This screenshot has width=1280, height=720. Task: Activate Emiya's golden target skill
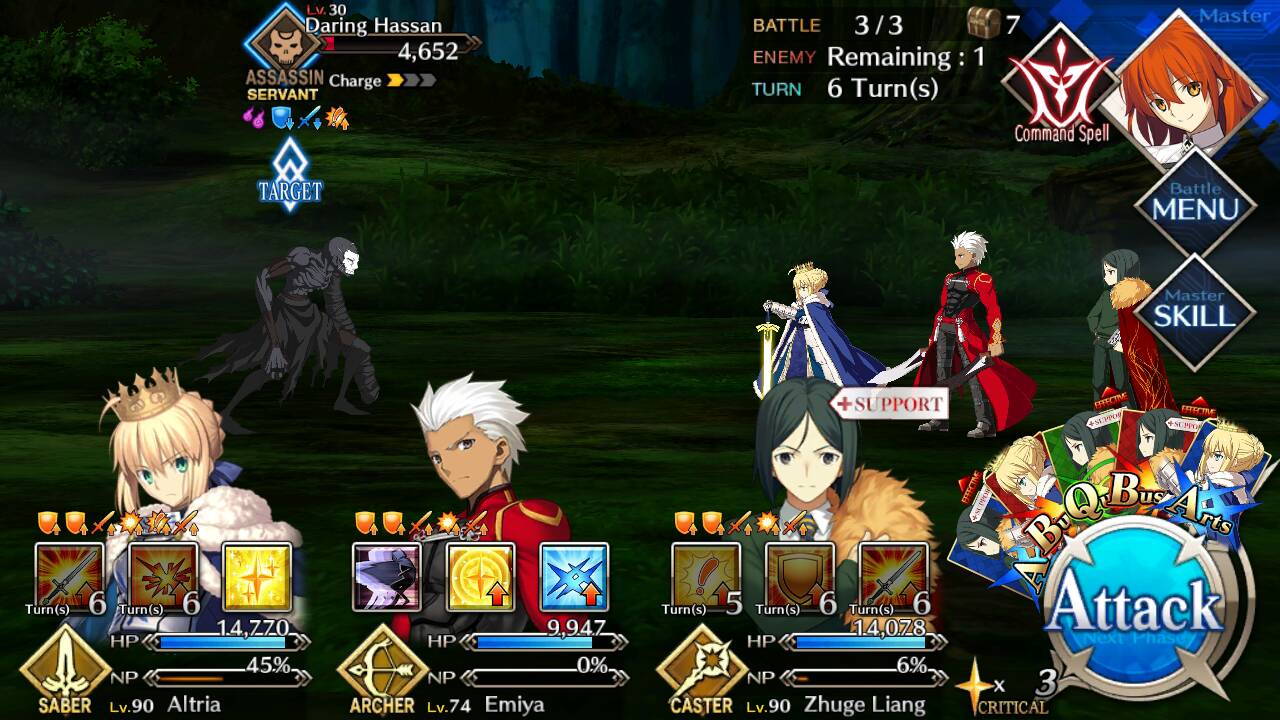click(x=480, y=577)
